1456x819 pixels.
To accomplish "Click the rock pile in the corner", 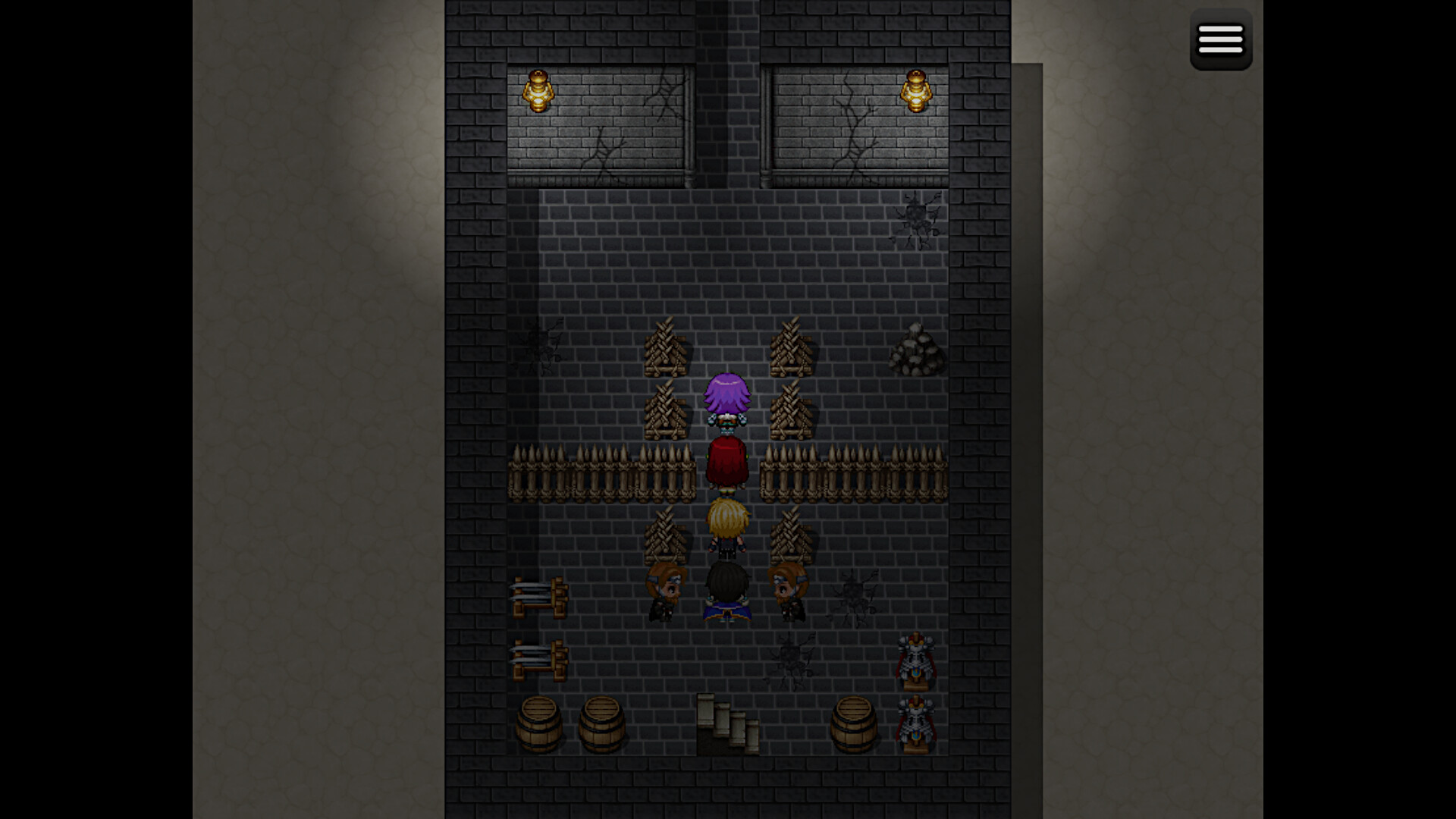I will coord(918,350).
